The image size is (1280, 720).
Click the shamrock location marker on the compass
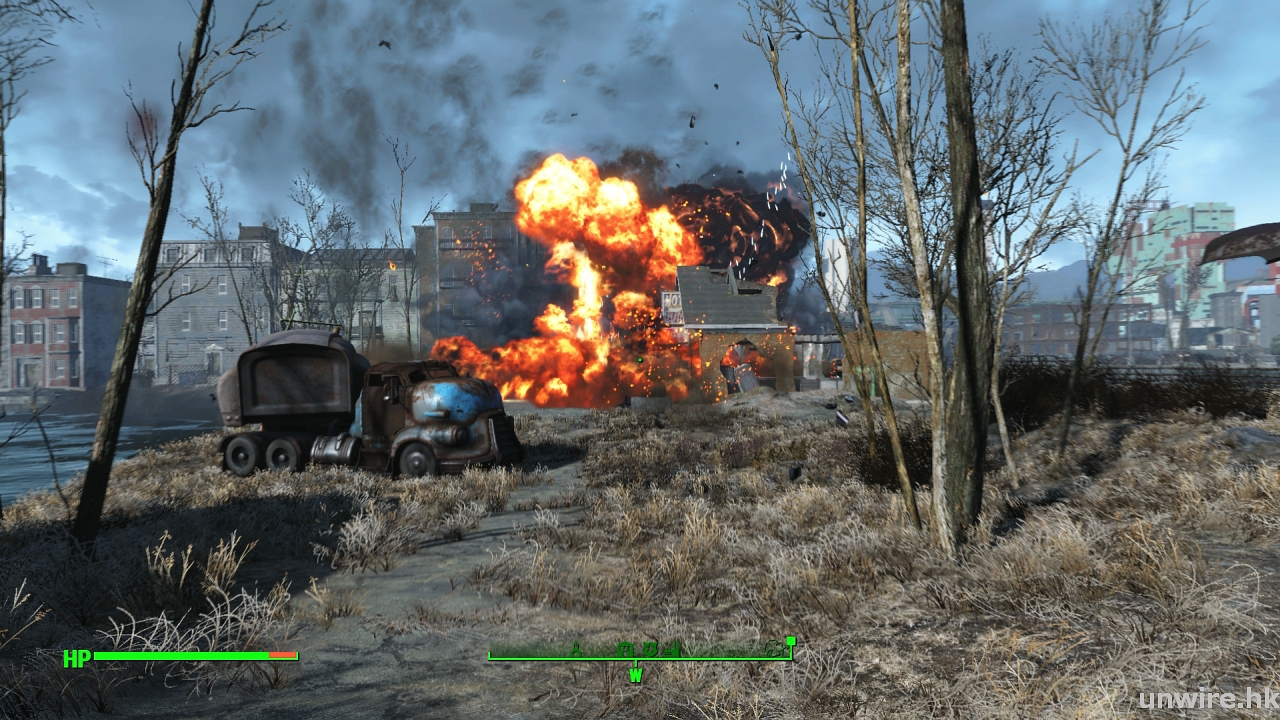pyautogui.click(x=774, y=650)
